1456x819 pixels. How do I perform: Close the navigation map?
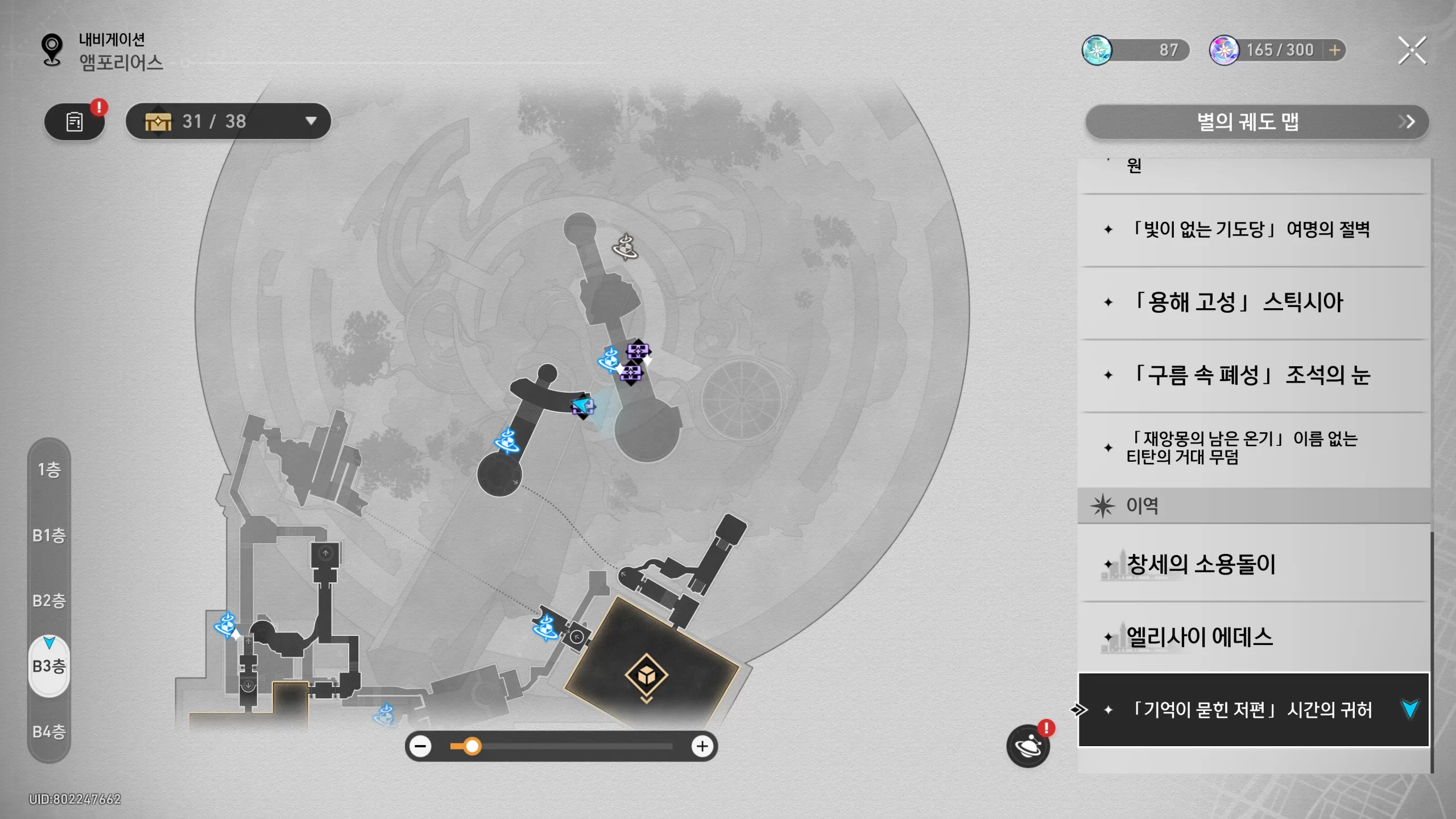tap(1412, 51)
